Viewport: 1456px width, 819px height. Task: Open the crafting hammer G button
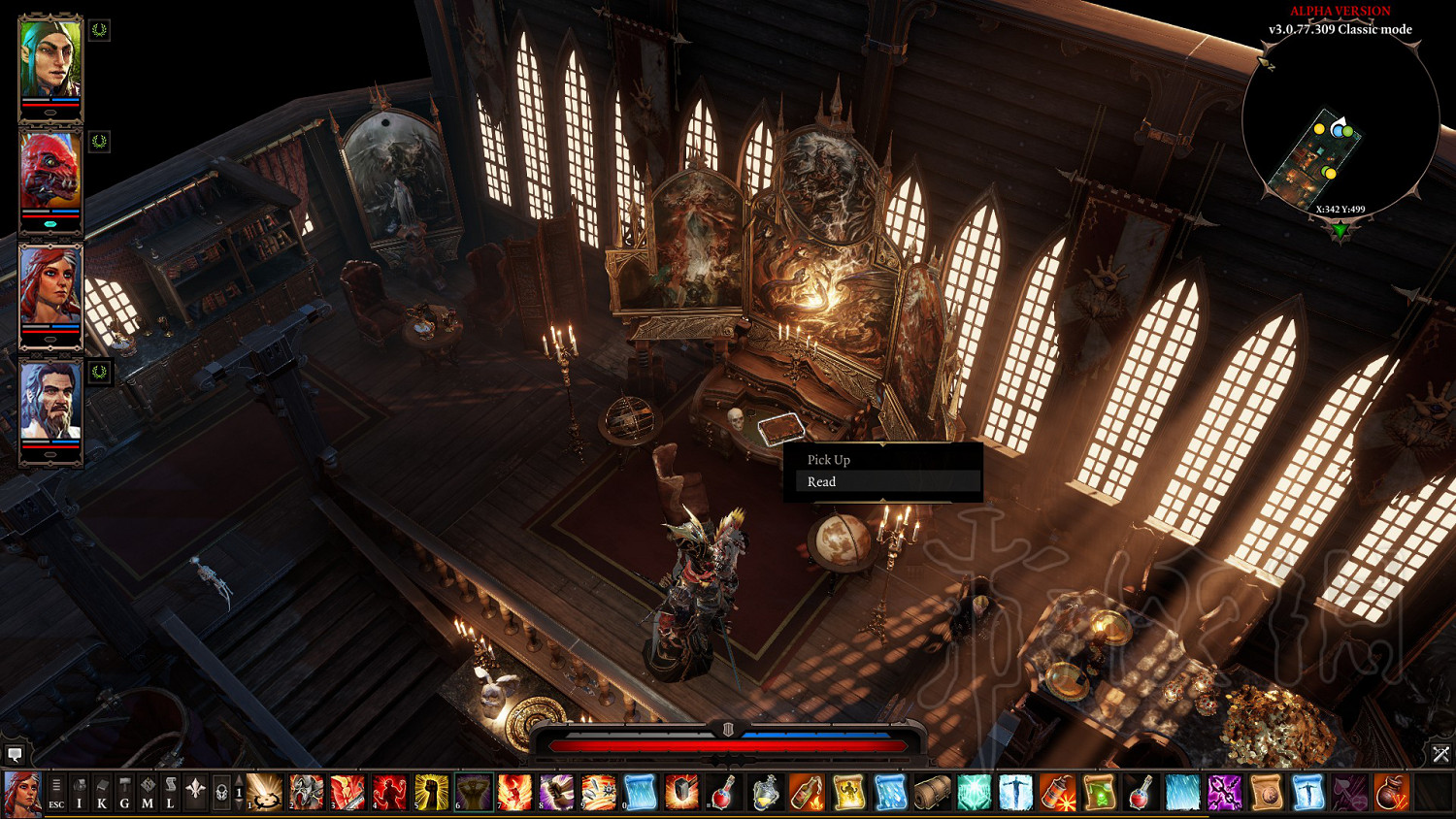(124, 793)
